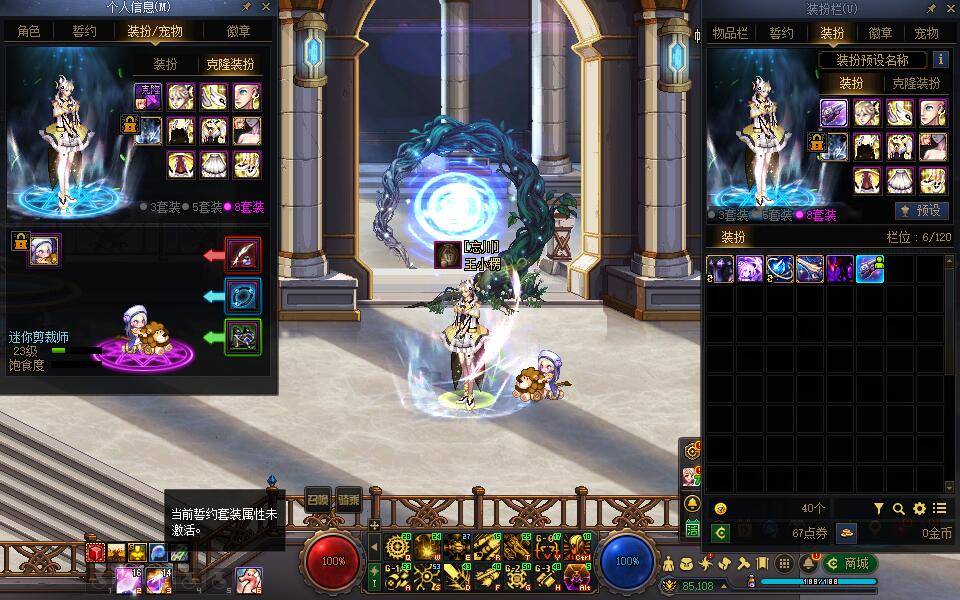Select the blue ring pet equipment slot
The image size is (960, 600).
pyautogui.click(x=243, y=296)
